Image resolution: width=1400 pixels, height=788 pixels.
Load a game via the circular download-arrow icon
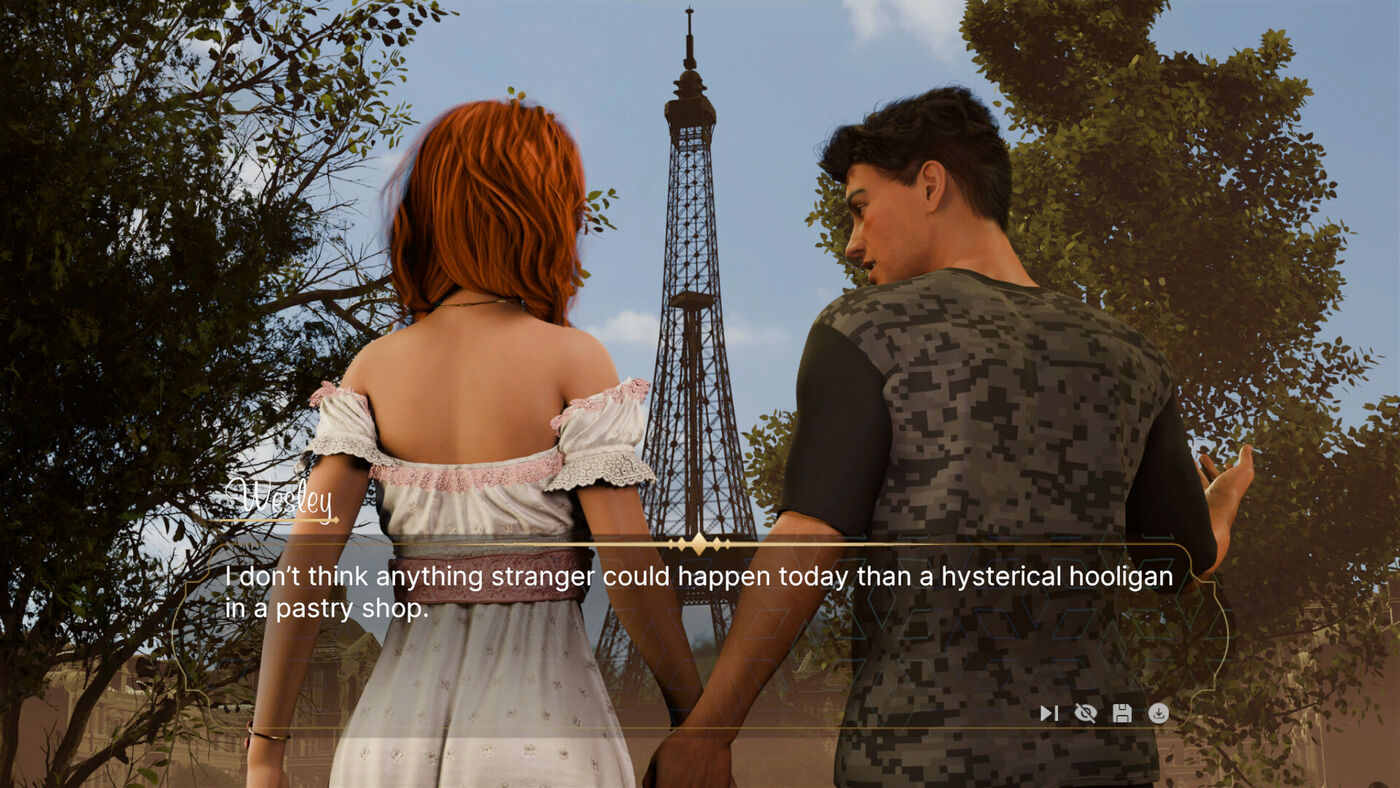click(1158, 713)
